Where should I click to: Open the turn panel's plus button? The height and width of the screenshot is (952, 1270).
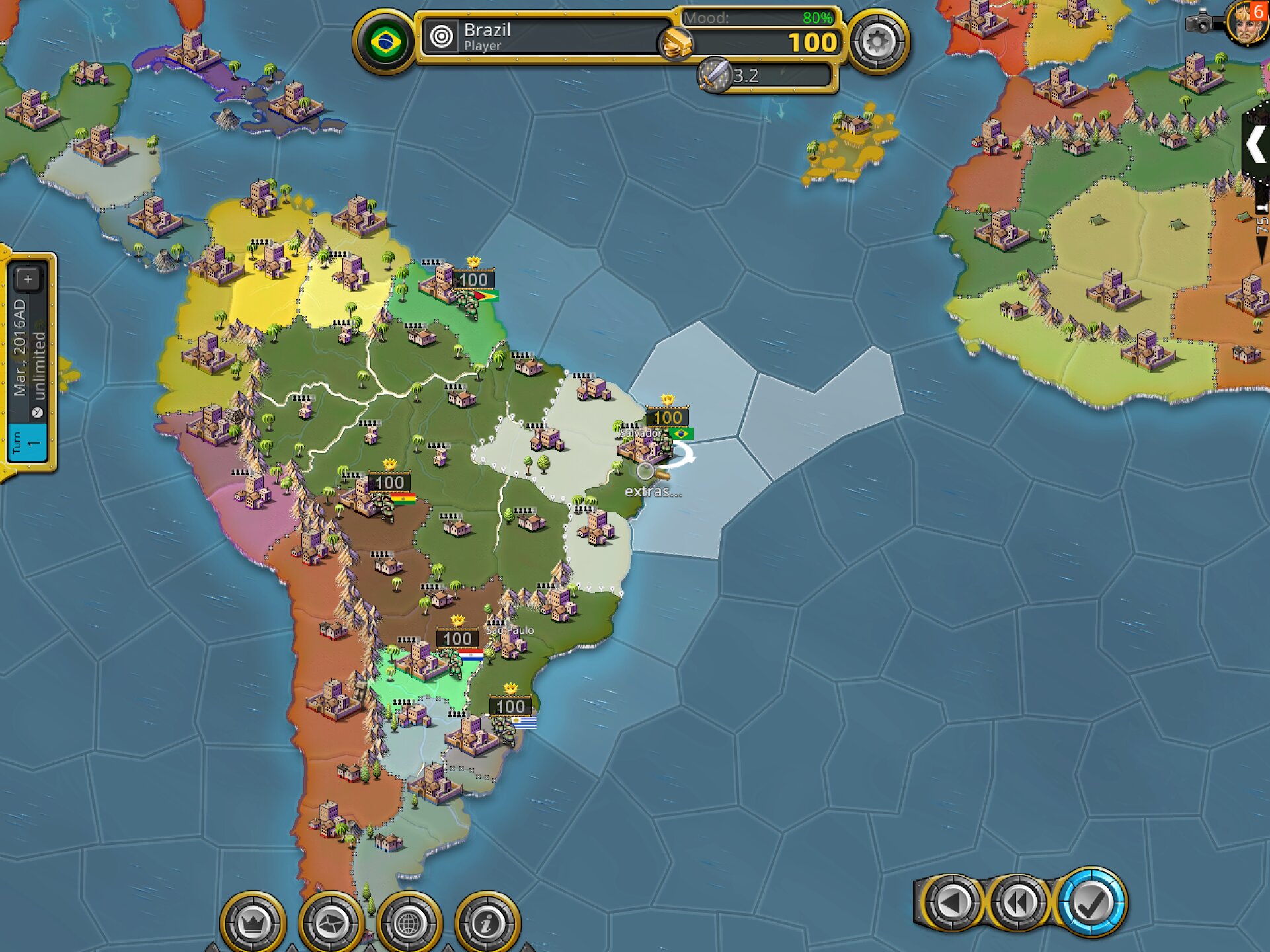click(28, 280)
